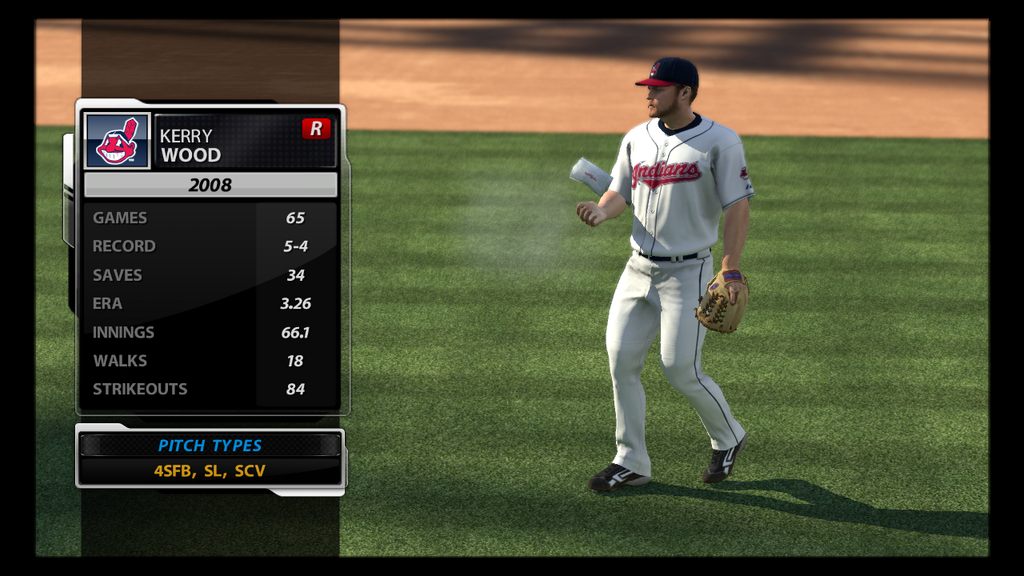Screen dimensions: 1024x576
Task: Click the Cleveland Indians team logo
Action: (x=117, y=140)
